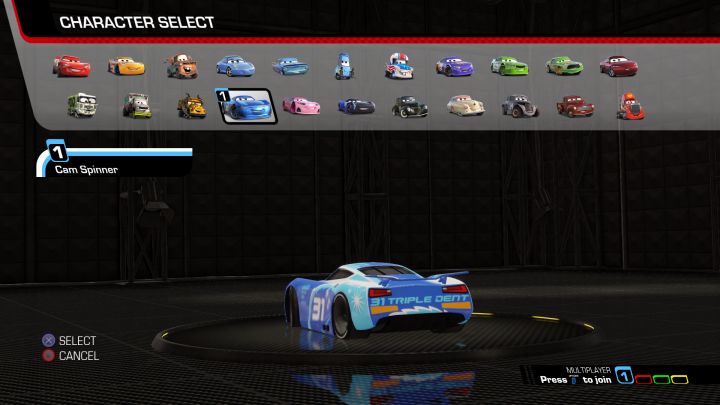Choose the pink race car

[300, 104]
